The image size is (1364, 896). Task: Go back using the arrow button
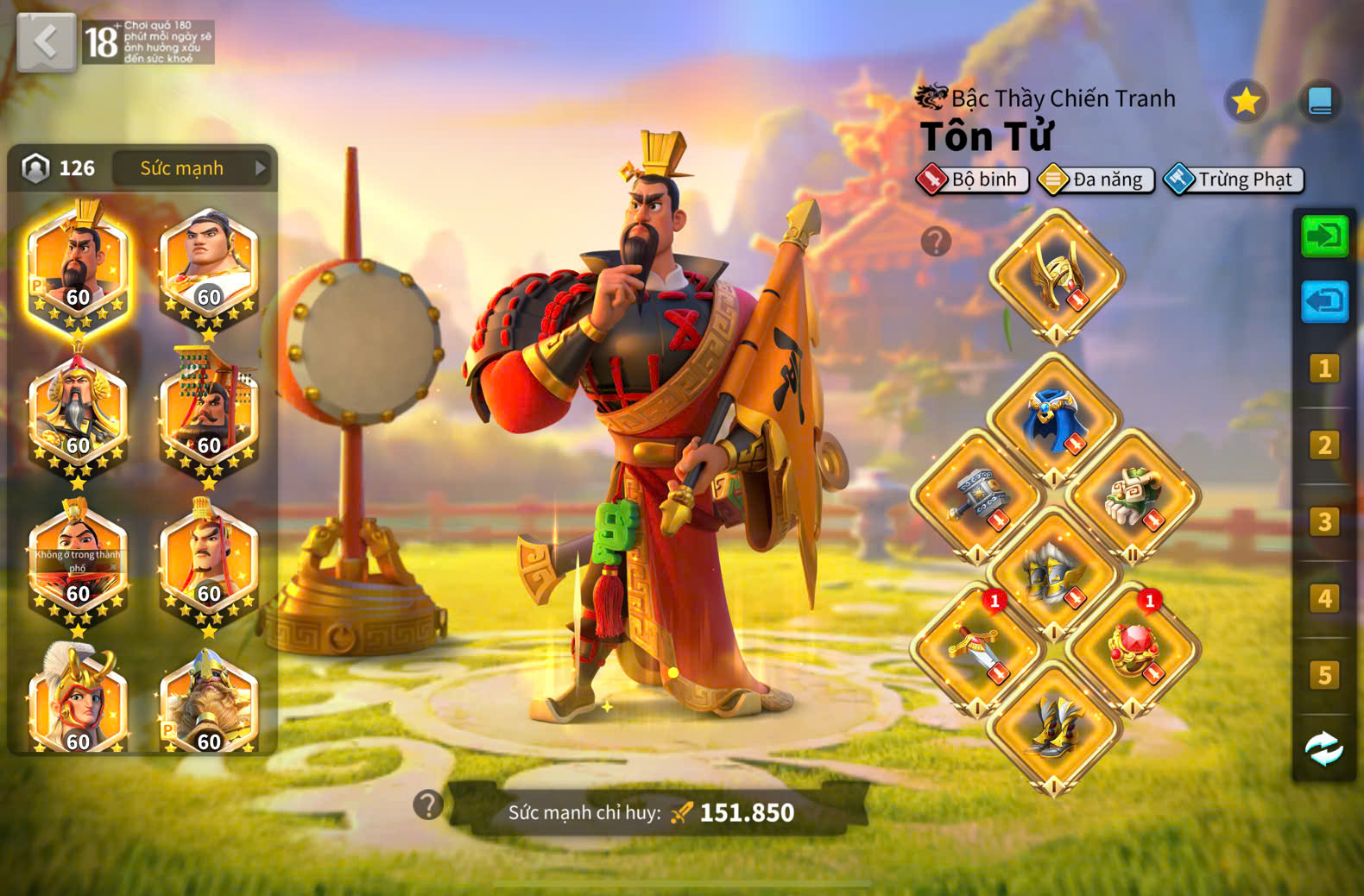(46, 41)
